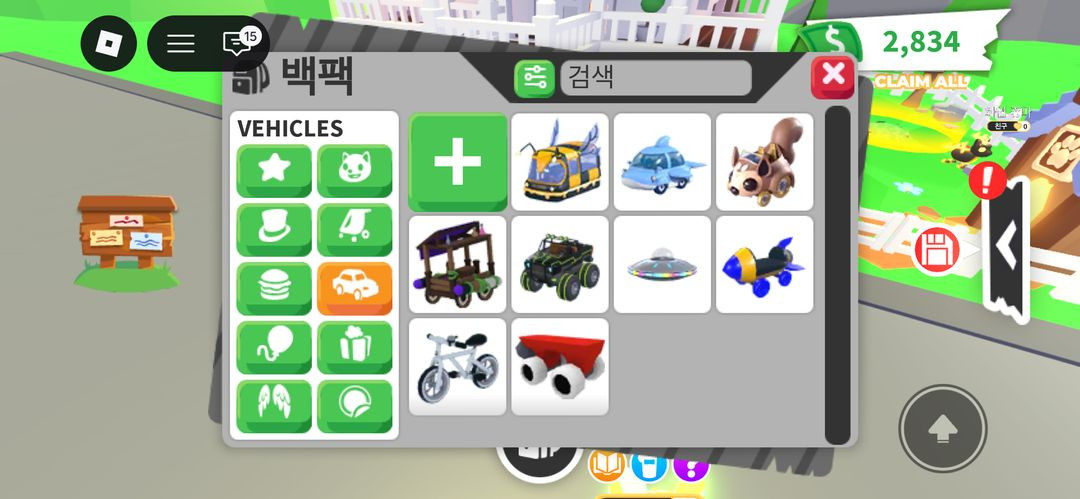The image size is (1080, 499).
Task: Pick the purple wooden cart vehicle
Action: tap(458, 264)
